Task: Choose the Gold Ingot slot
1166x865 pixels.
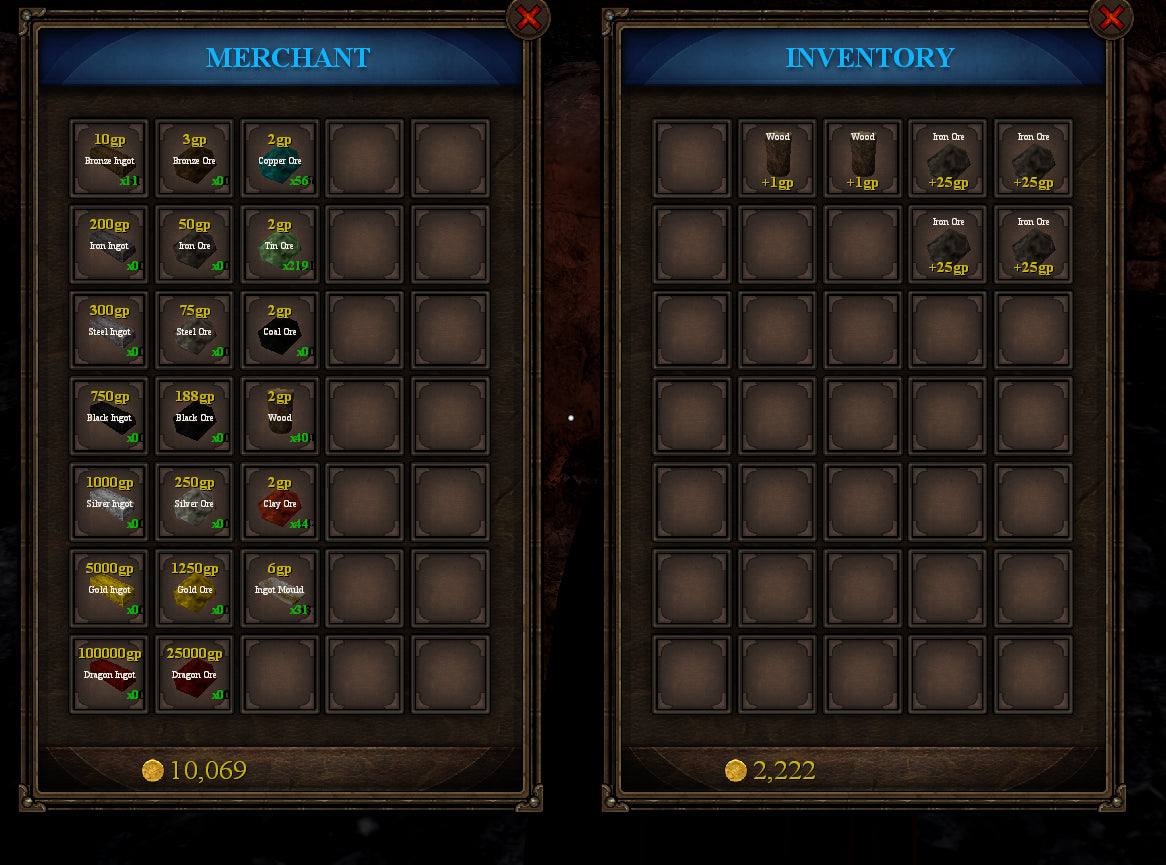Action: coord(109,589)
